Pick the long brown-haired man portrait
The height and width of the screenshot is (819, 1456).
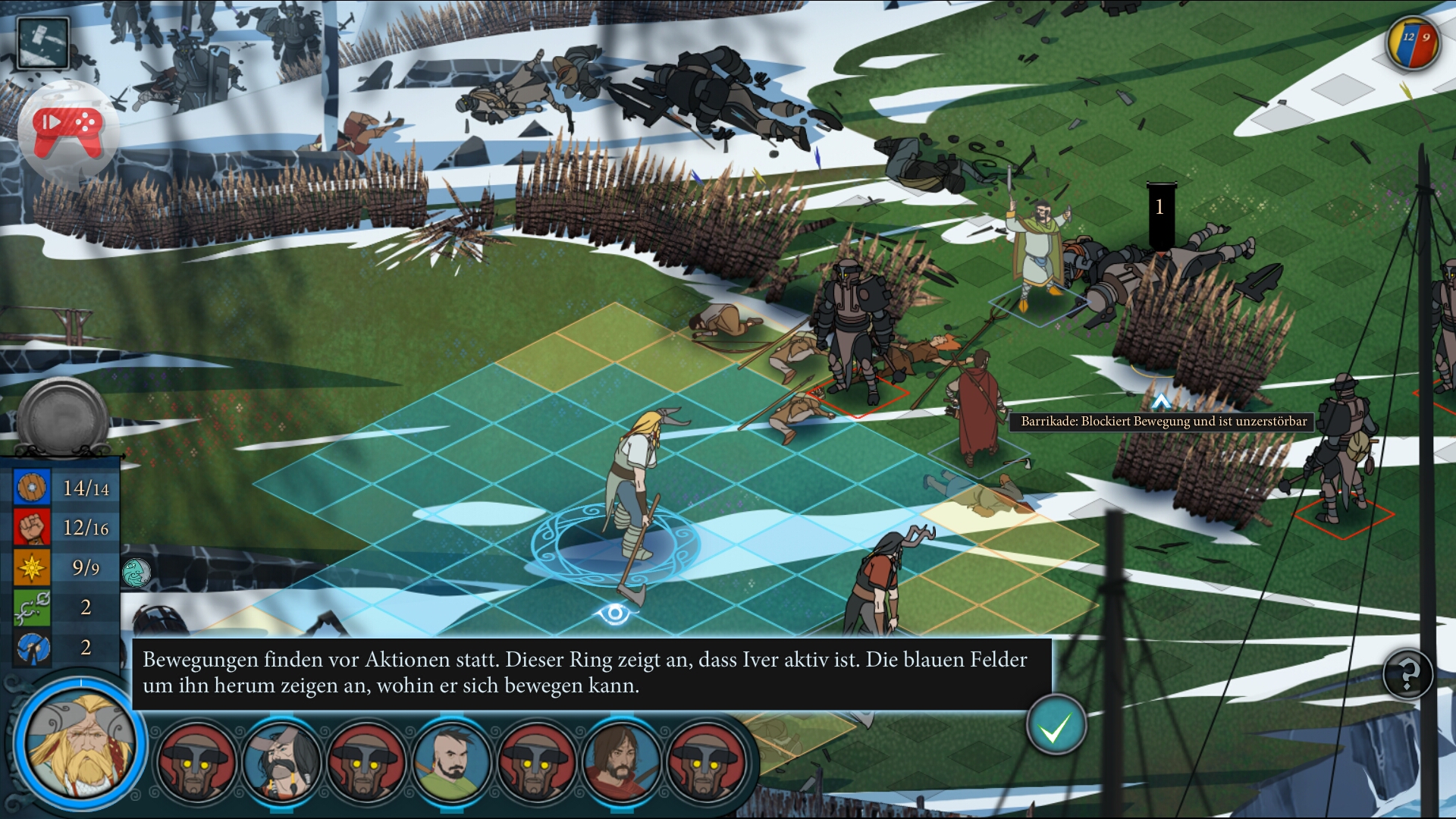pyautogui.click(x=622, y=760)
